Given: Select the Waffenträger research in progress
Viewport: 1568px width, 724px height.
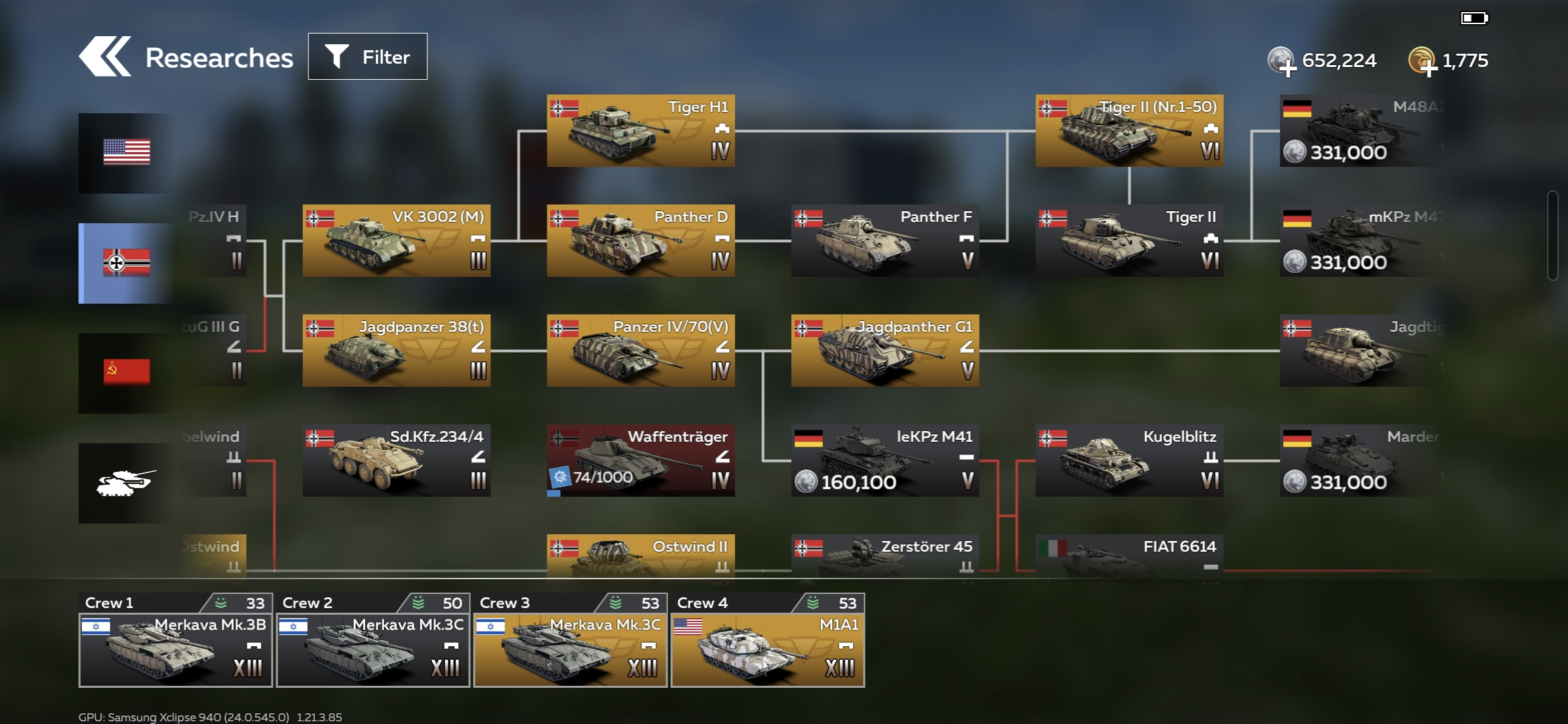Looking at the screenshot, I should coord(641,461).
